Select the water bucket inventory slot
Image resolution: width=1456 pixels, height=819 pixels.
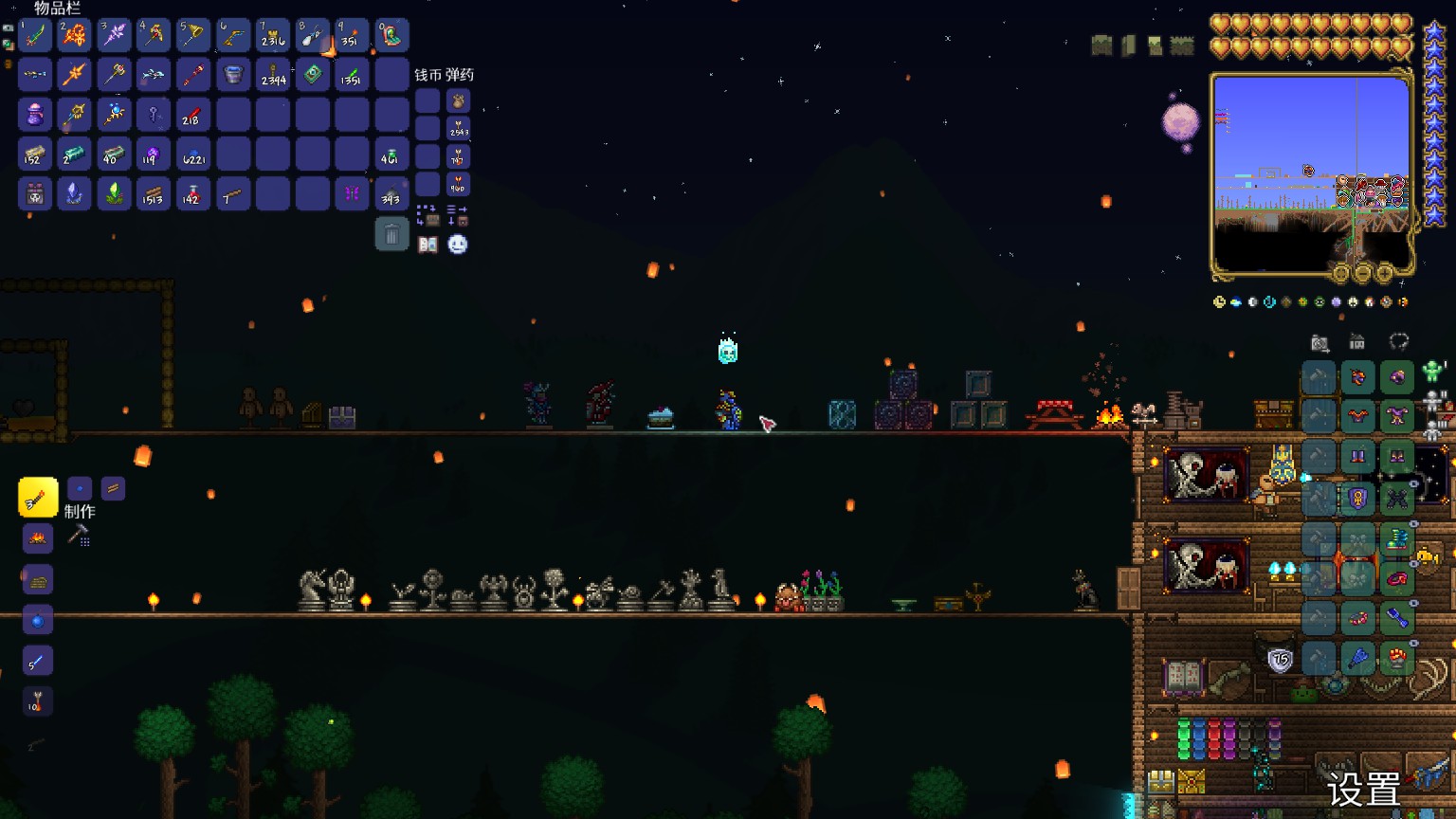pos(233,75)
